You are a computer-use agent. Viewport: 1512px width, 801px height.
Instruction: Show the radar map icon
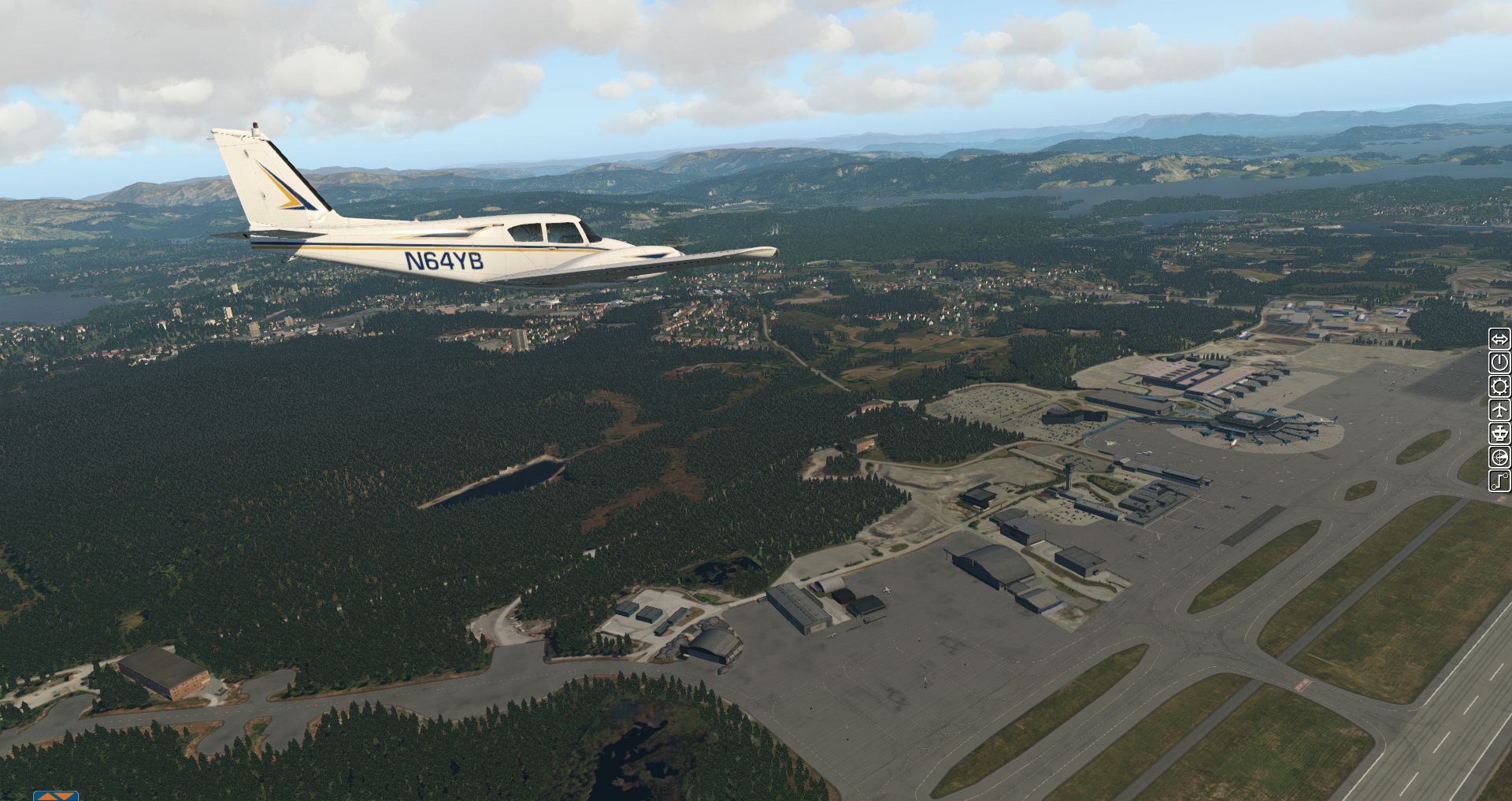point(1499,457)
